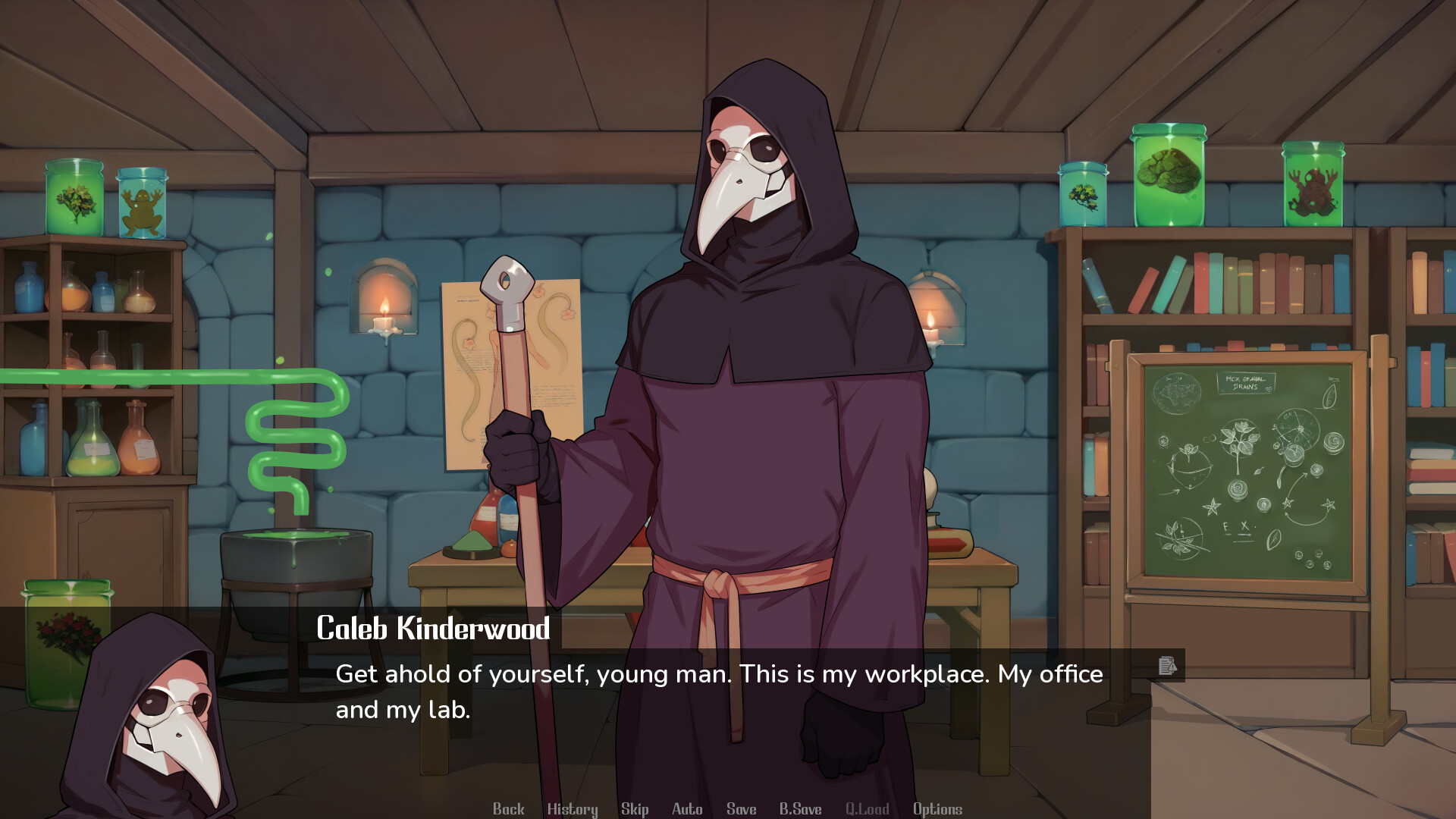
Task: Advance Caleb Kinderwood's dialogue text
Action: coord(720,690)
